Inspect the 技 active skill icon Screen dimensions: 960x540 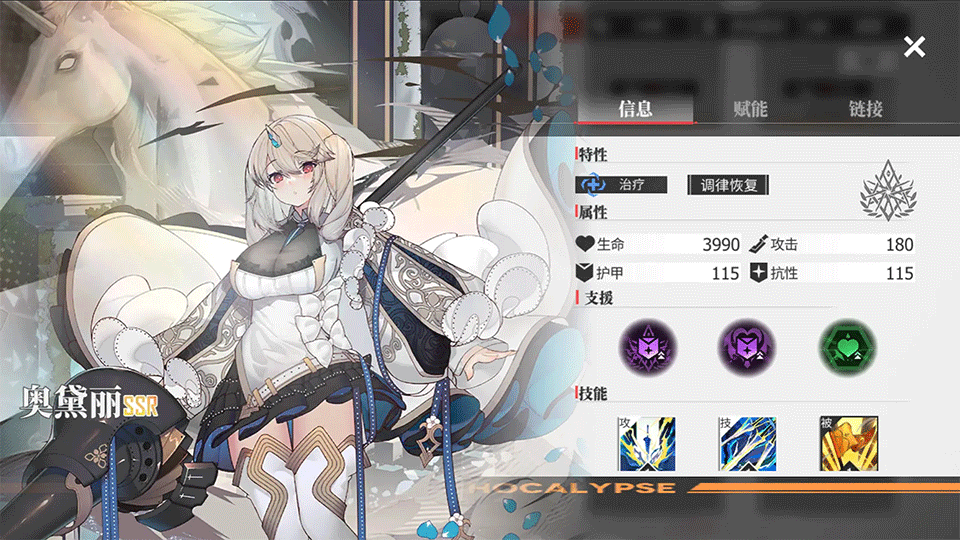tap(745, 443)
